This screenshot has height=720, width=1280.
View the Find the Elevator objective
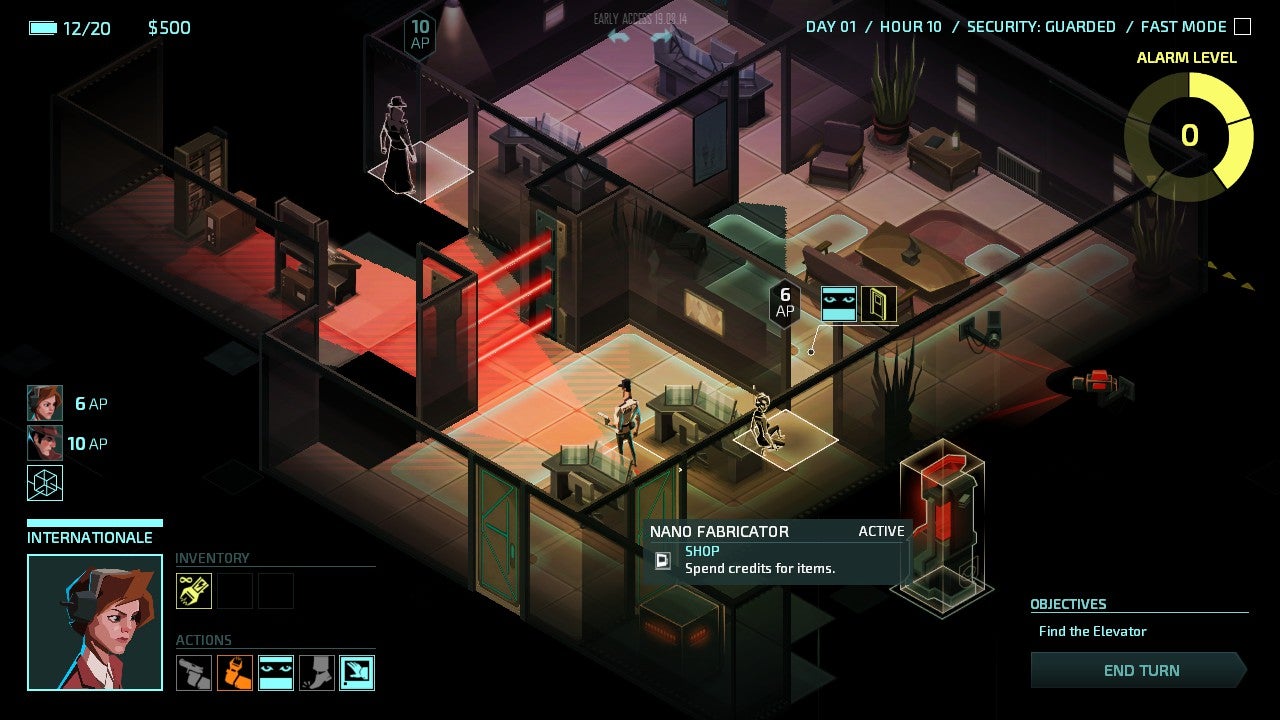click(1092, 631)
